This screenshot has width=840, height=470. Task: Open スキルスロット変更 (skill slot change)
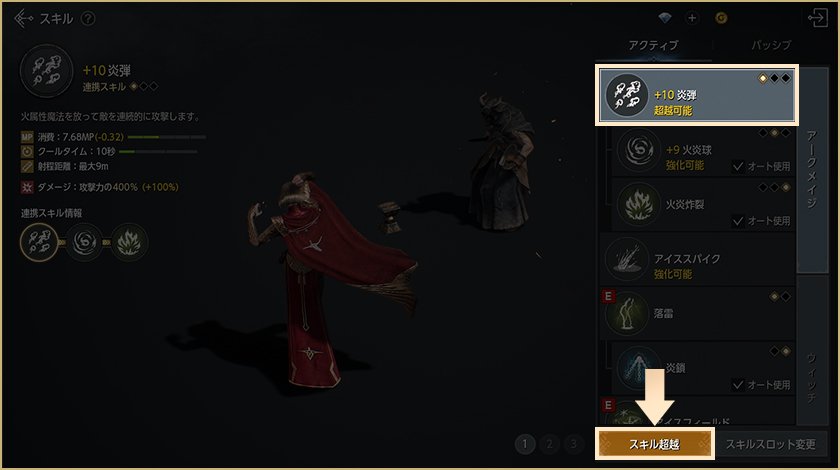pyautogui.click(x=770, y=444)
